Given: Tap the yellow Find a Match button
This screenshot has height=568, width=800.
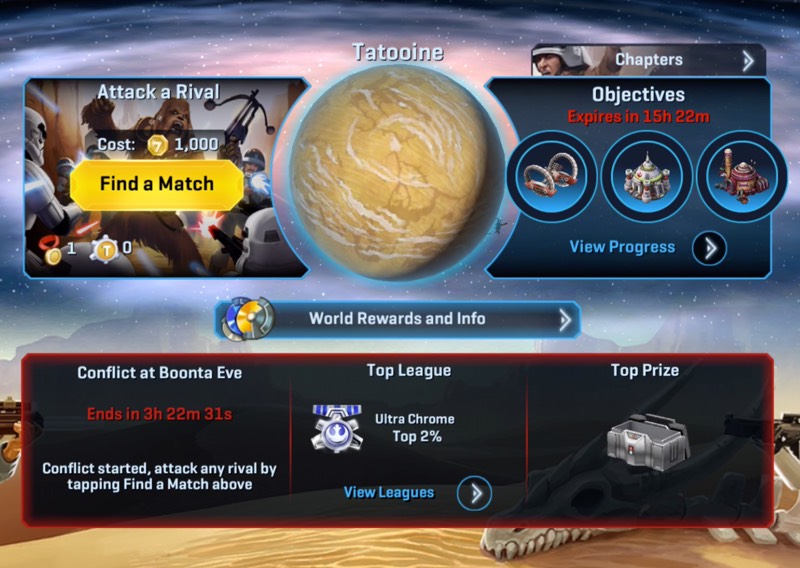Looking at the screenshot, I should tap(157, 185).
